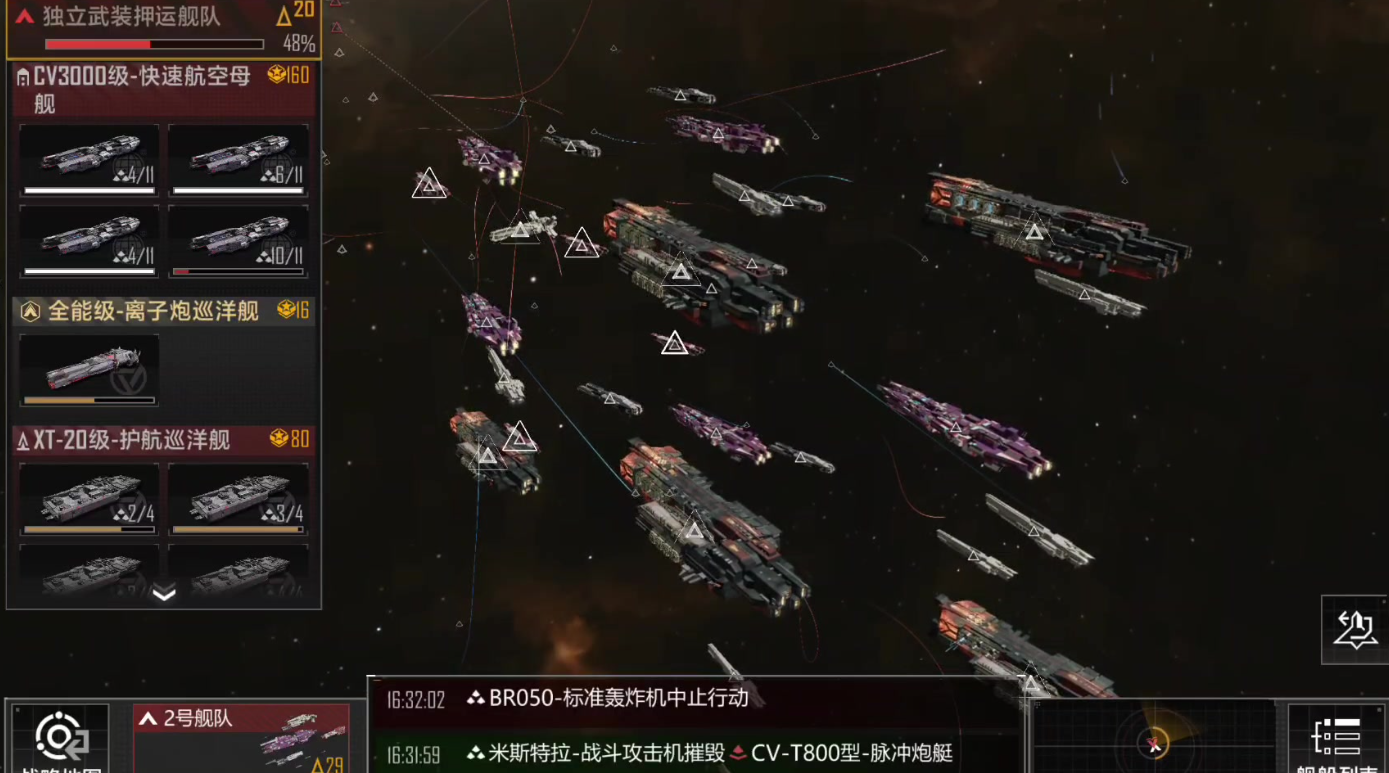This screenshot has width=1389, height=773.
Task: Select the XT-20 escort cruiser showing 2/4
Action: pyautogui.click(x=89, y=498)
